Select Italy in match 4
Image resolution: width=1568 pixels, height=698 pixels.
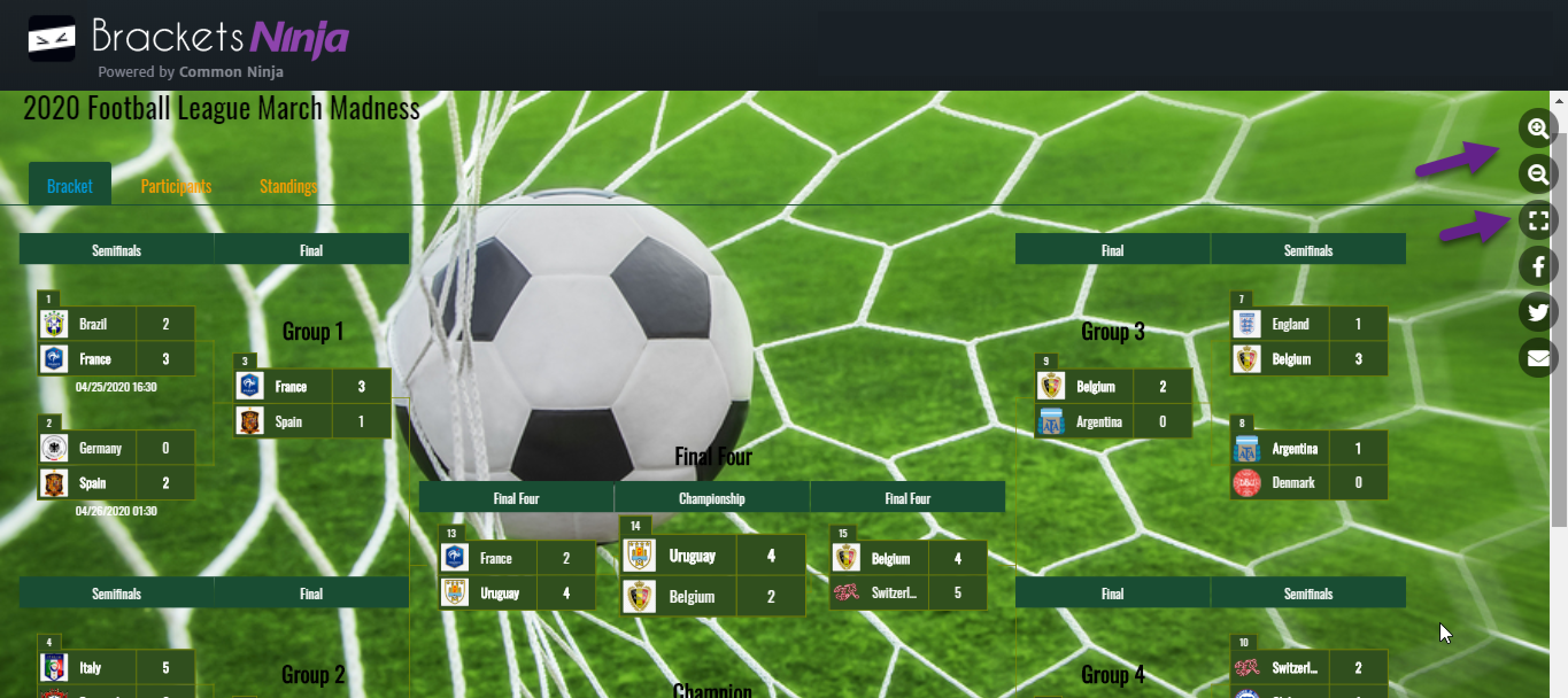90,668
